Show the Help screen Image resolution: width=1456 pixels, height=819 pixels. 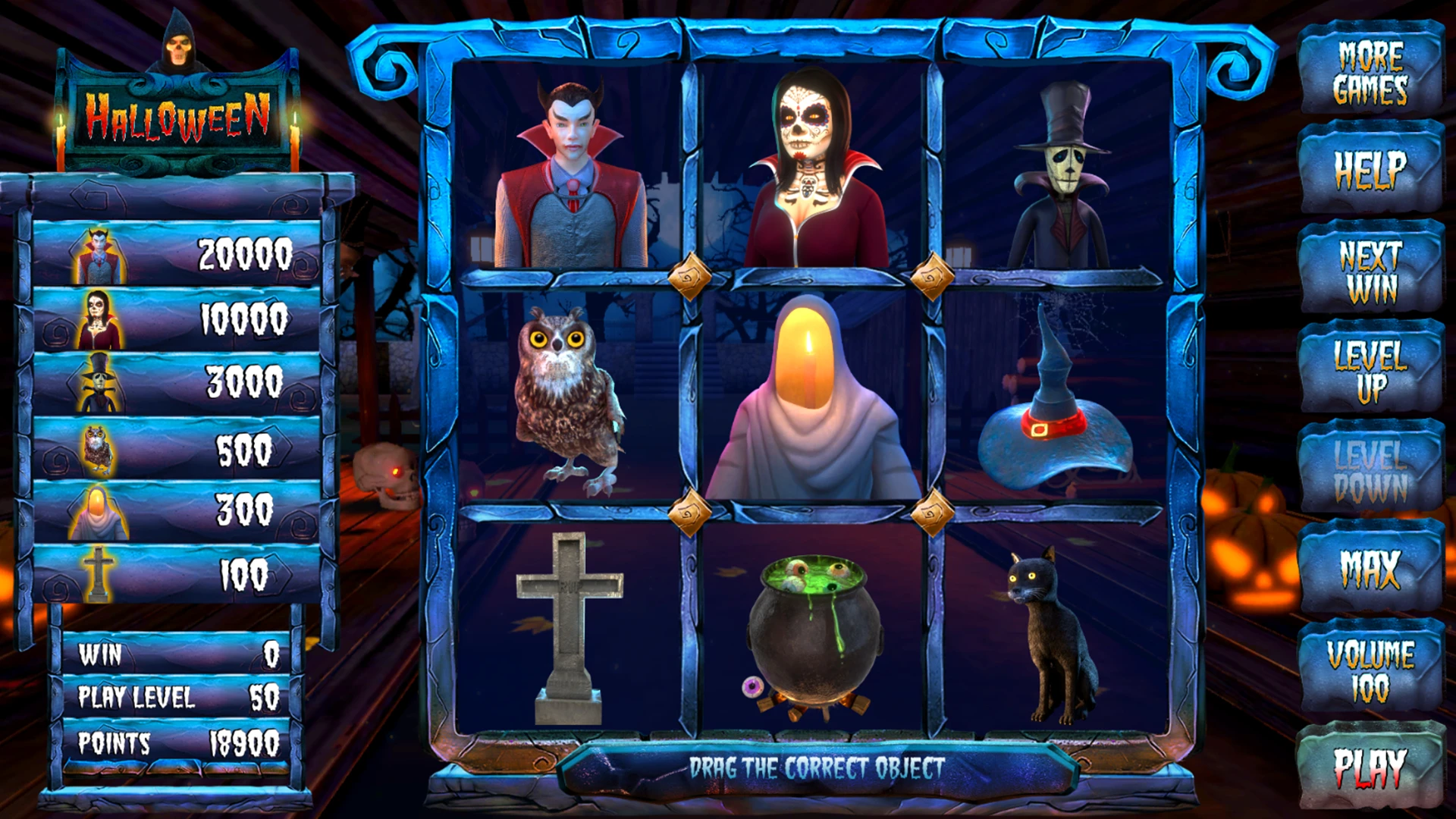[1370, 170]
